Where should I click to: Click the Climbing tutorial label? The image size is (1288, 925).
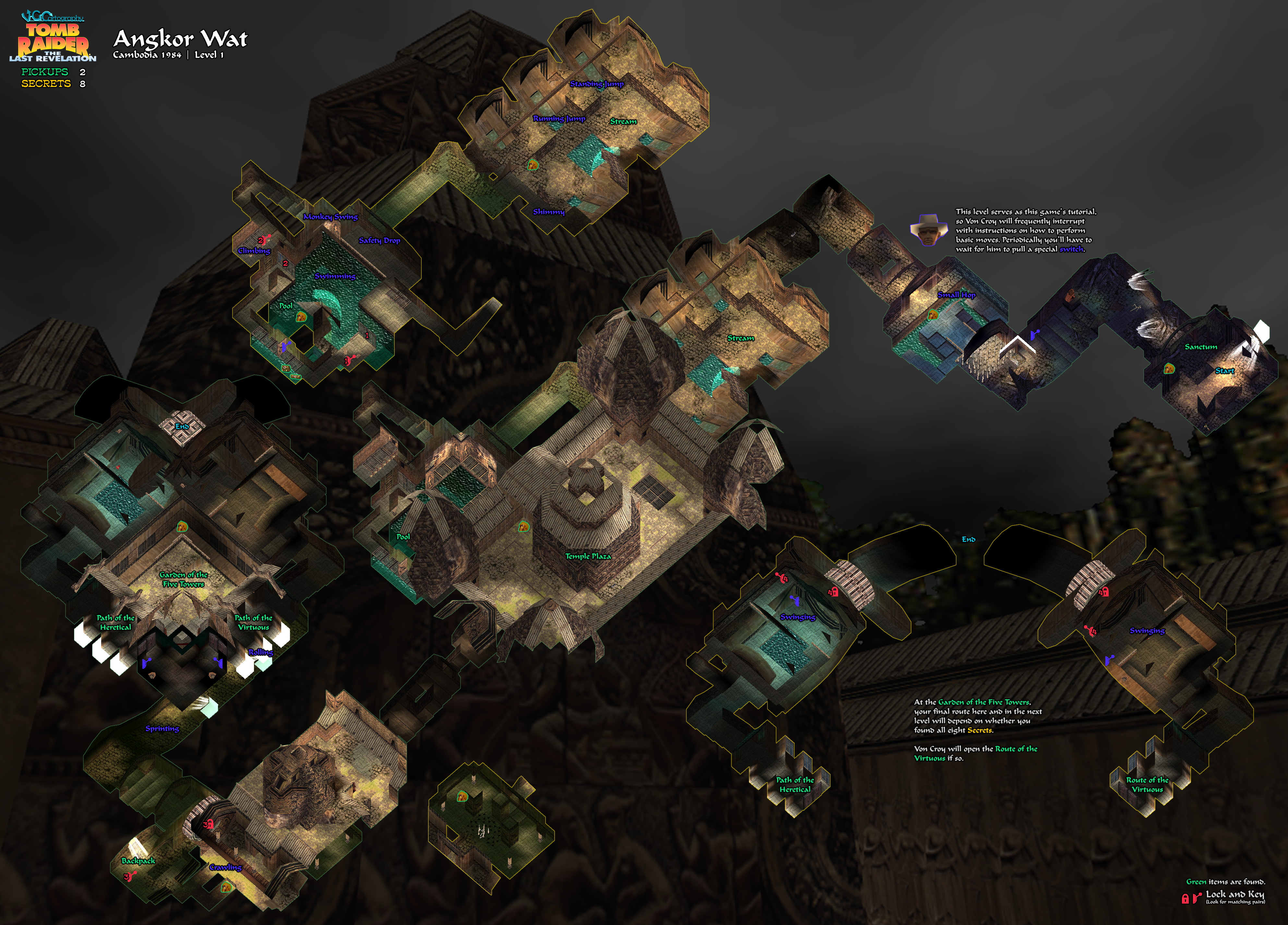coord(254,251)
